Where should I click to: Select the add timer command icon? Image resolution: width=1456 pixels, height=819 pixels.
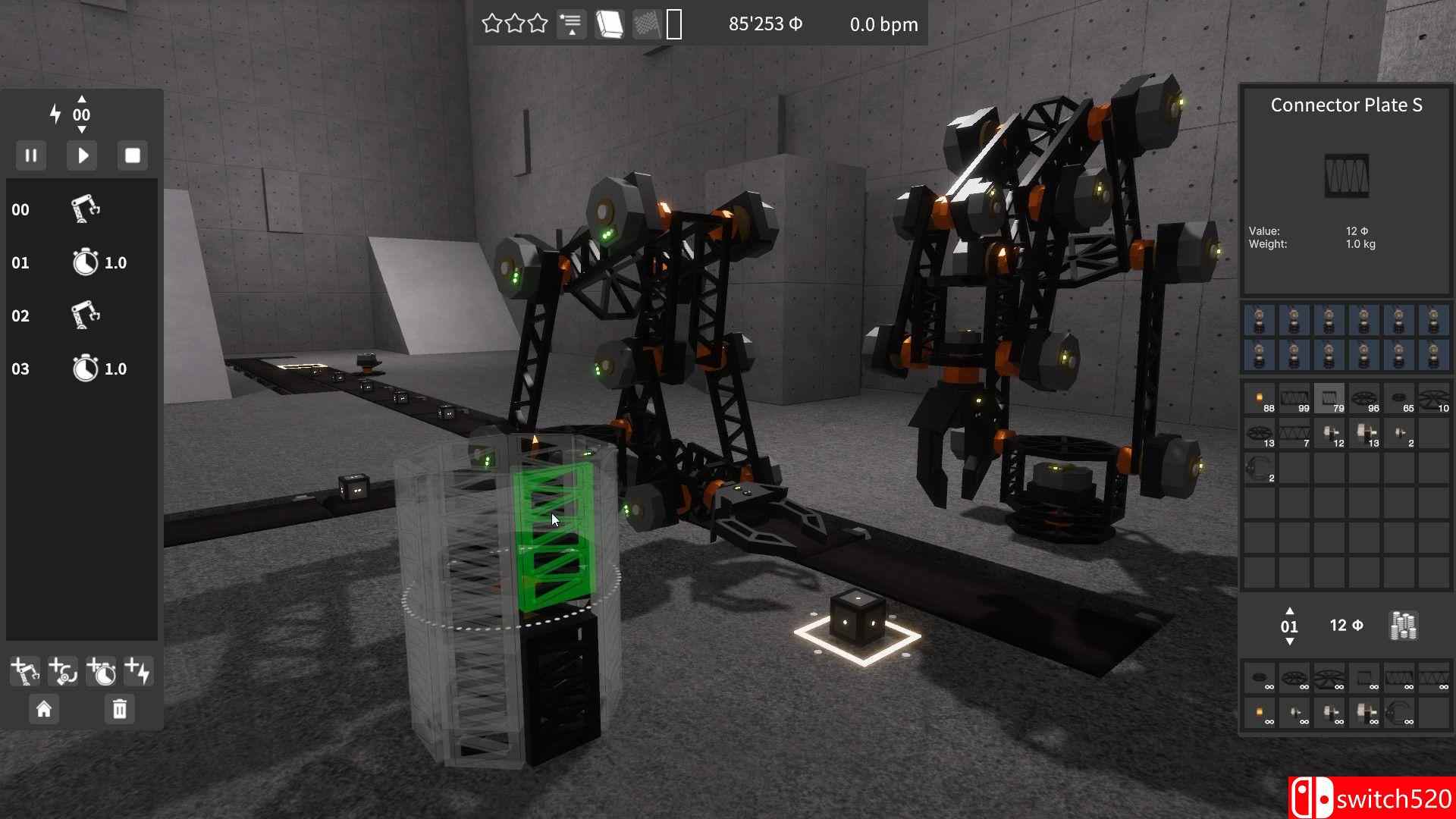pyautogui.click(x=102, y=671)
